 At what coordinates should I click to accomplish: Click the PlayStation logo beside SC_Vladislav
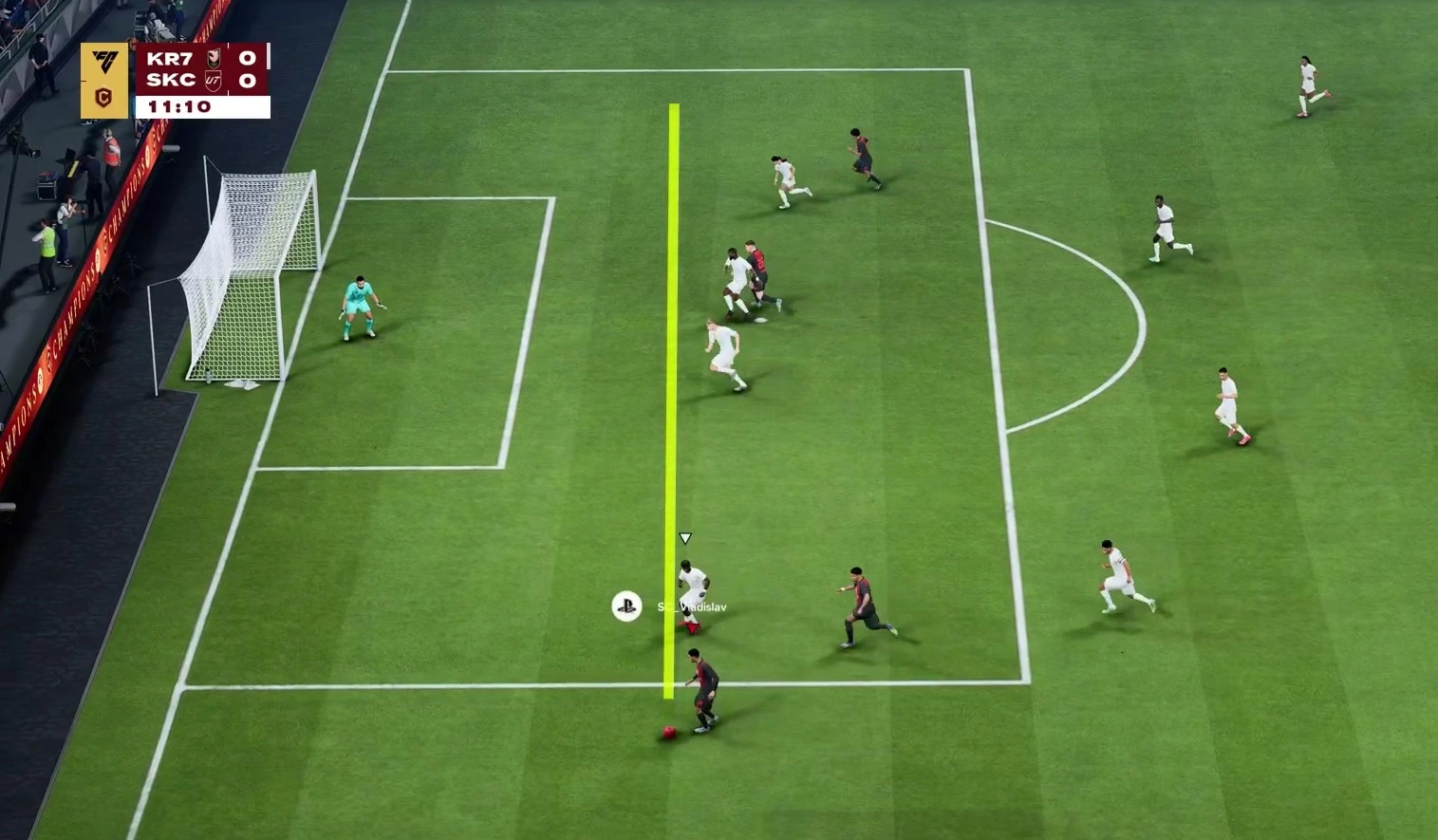coord(626,605)
